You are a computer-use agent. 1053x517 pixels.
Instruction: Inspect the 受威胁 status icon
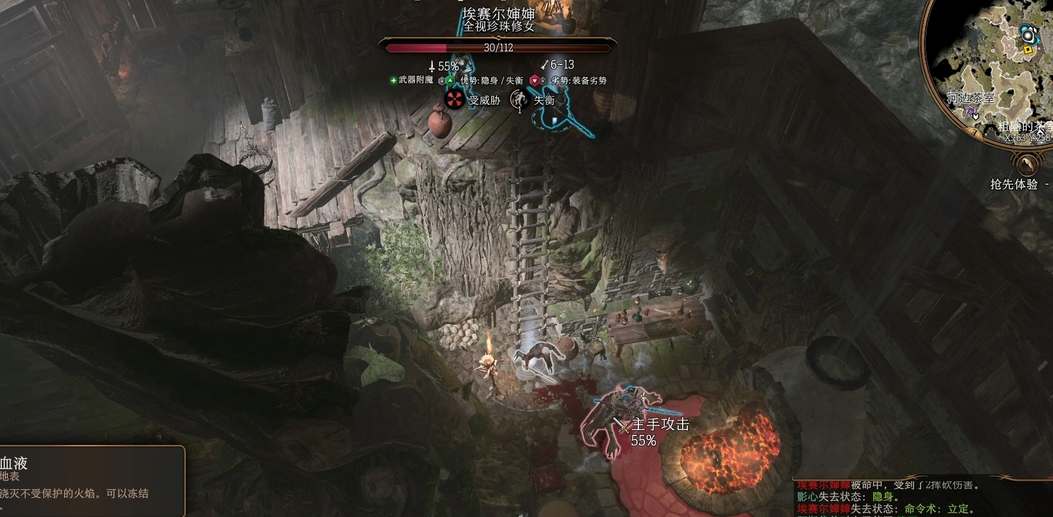pos(455,98)
